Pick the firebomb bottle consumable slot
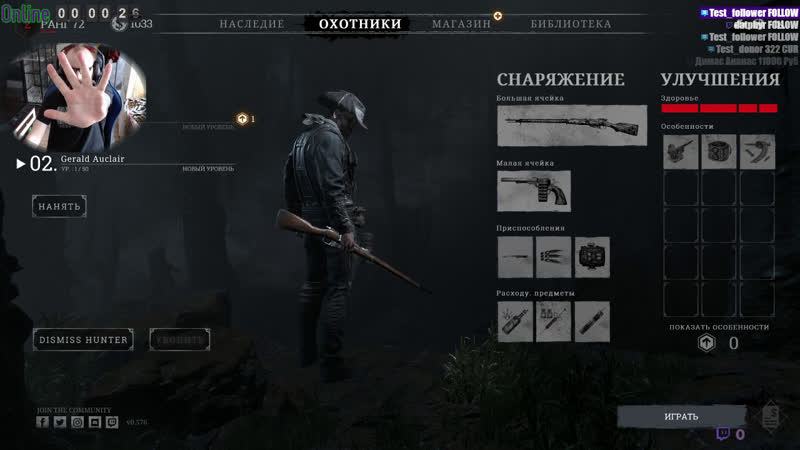This screenshot has height=450, width=800. 516,322
